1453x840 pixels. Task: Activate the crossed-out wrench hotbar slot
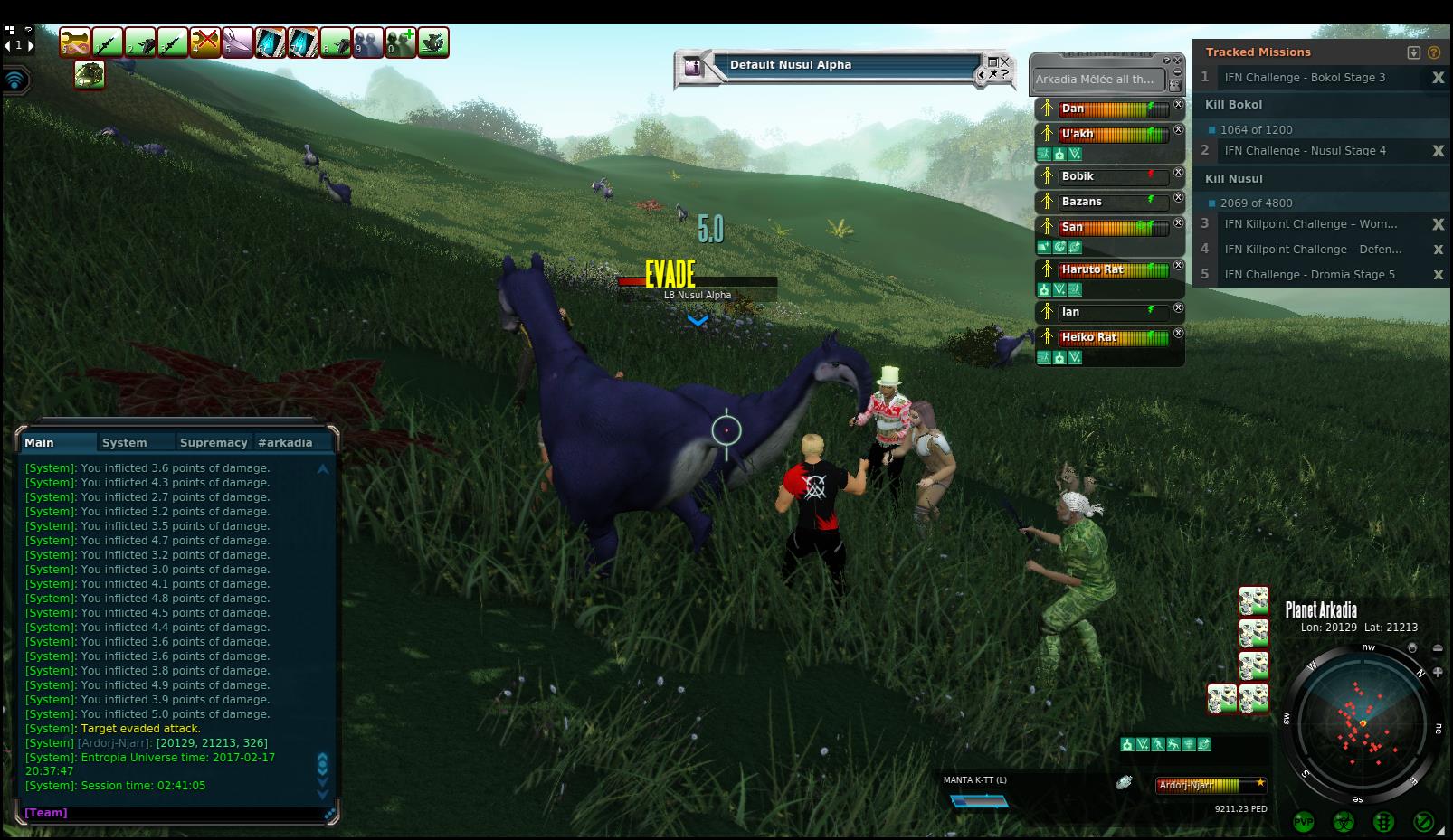point(205,42)
